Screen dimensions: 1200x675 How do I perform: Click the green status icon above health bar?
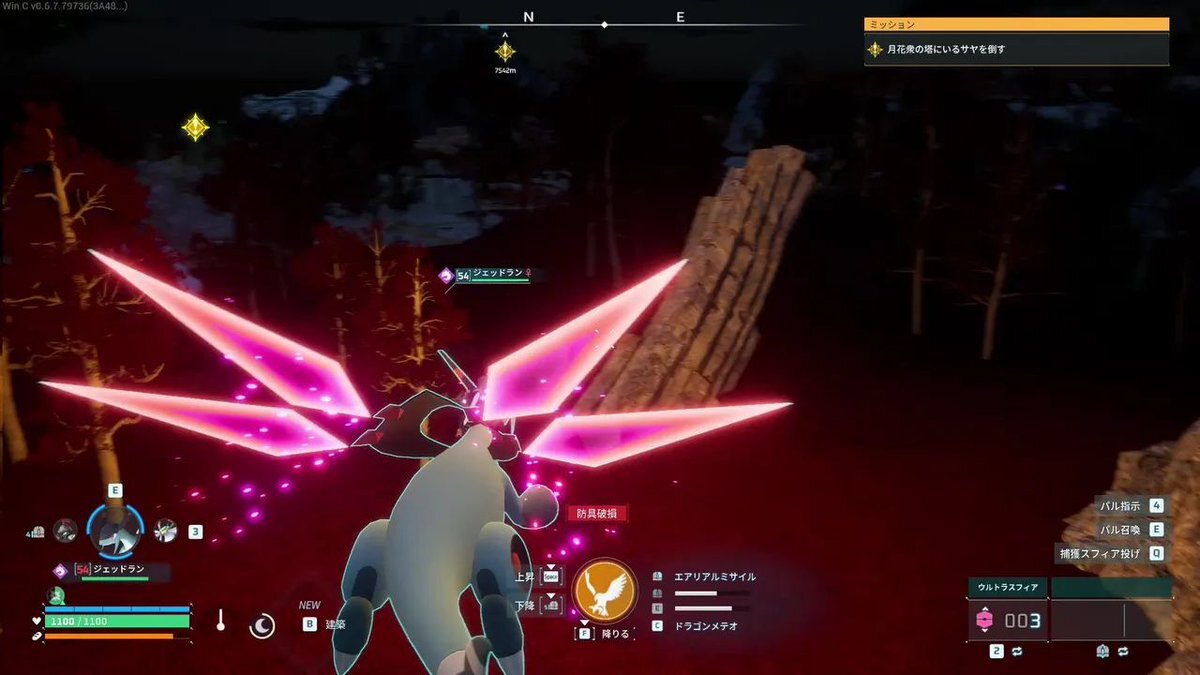(55, 596)
